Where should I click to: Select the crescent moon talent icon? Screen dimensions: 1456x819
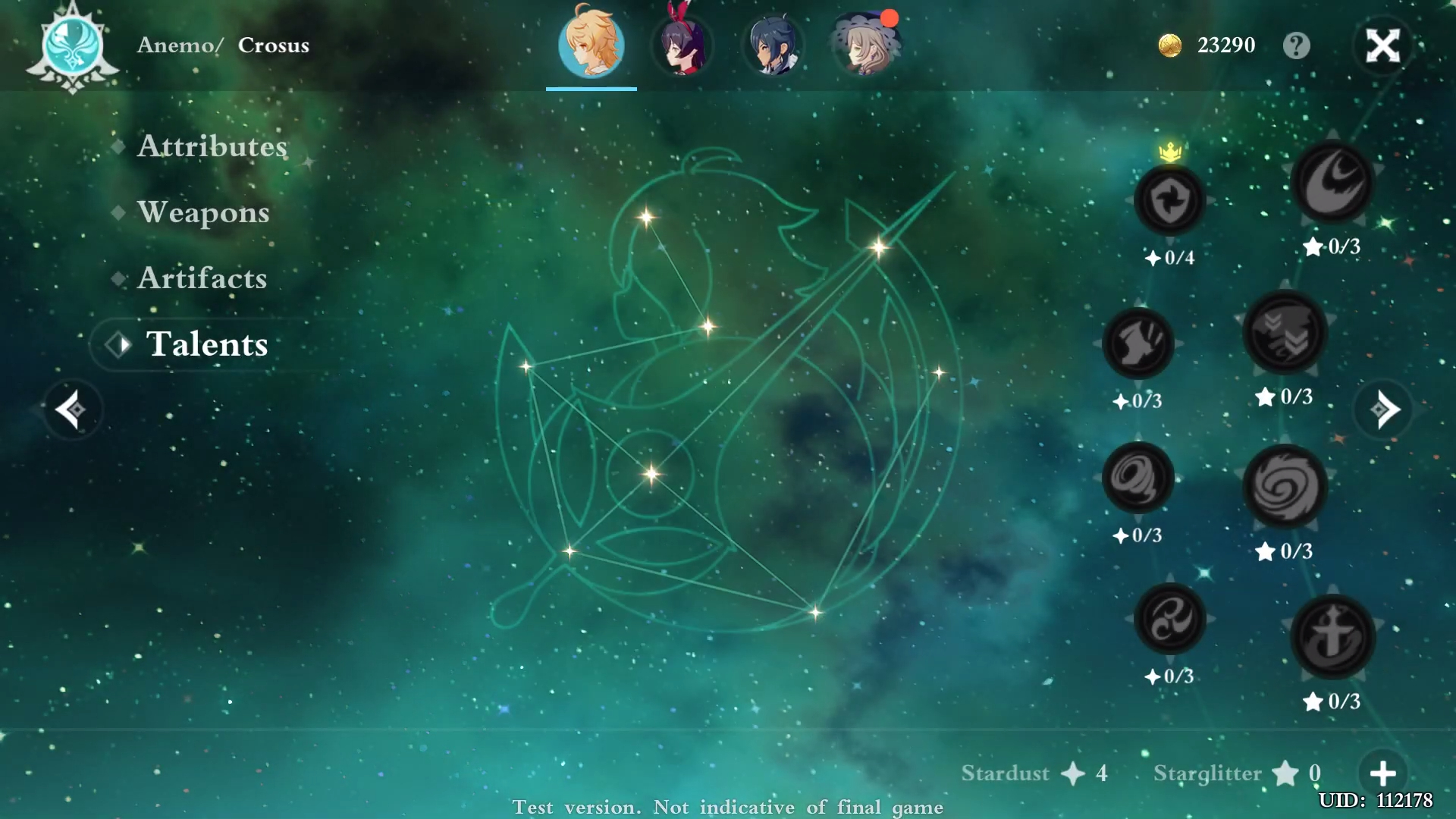pyautogui.click(x=1332, y=182)
